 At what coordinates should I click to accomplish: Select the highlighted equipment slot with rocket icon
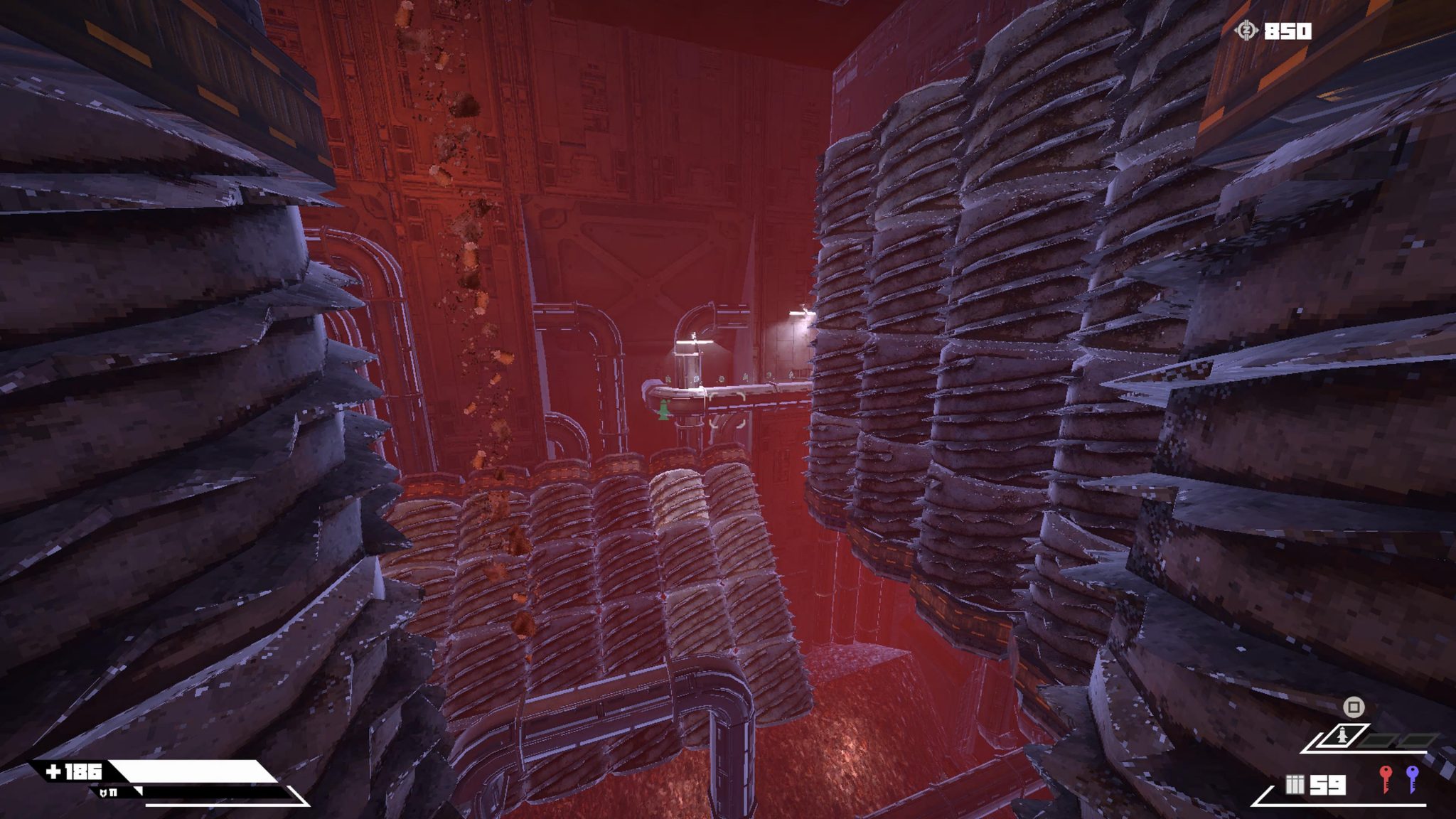(x=1342, y=737)
